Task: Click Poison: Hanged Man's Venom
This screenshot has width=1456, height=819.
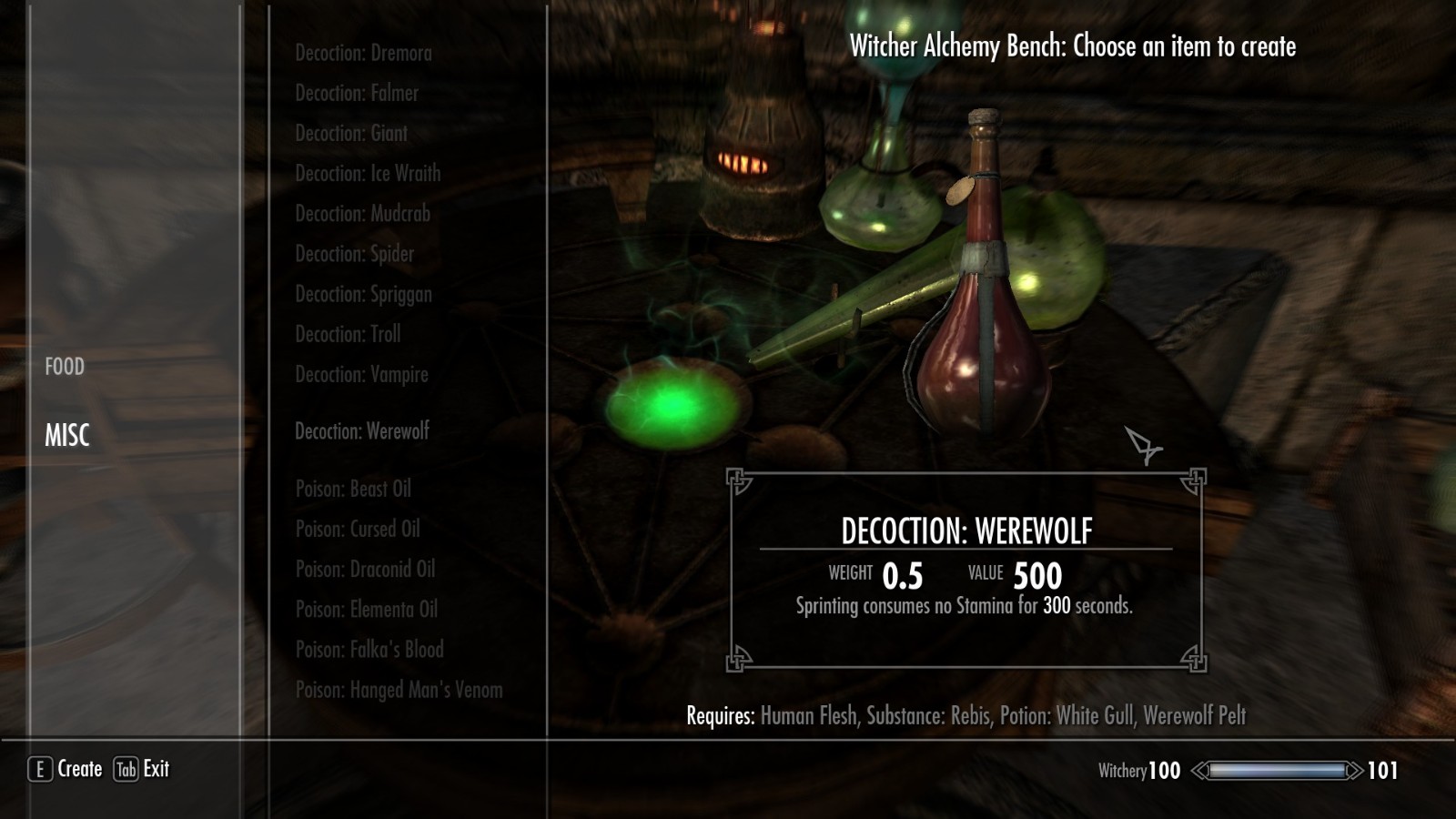Action: coord(399,690)
